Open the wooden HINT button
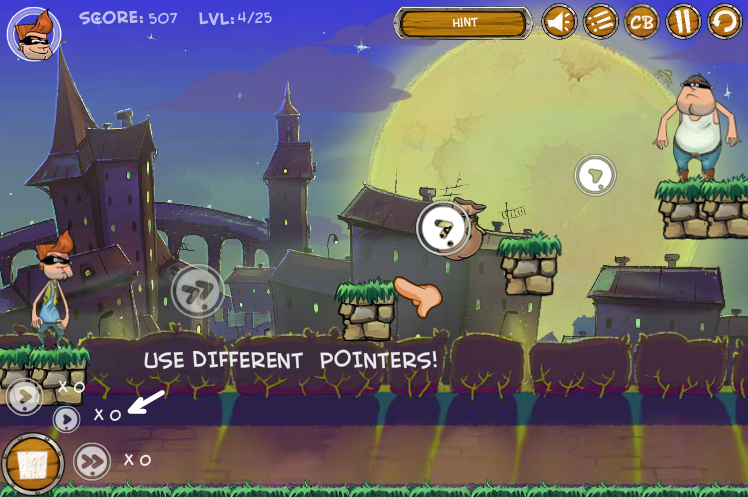 [x=463, y=22]
